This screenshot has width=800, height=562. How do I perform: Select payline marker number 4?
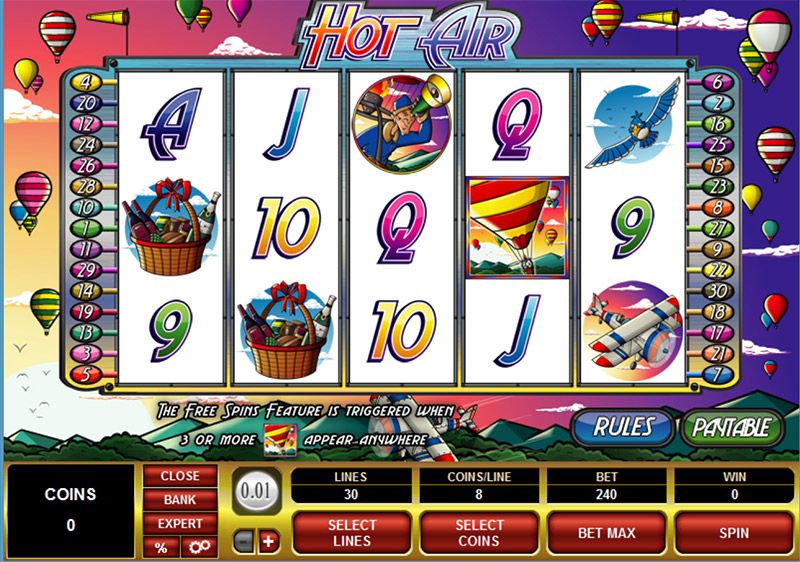(x=83, y=82)
